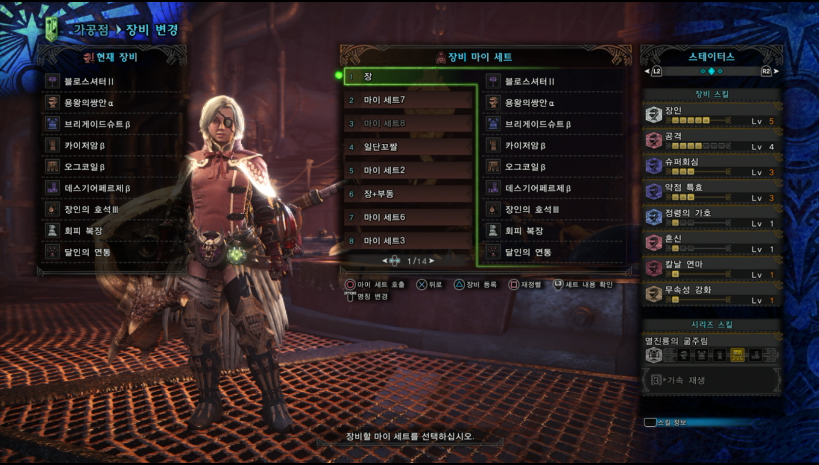Select 달인의 연통 in the 현재 장비 panel
The height and width of the screenshot is (465, 819).
pos(110,252)
